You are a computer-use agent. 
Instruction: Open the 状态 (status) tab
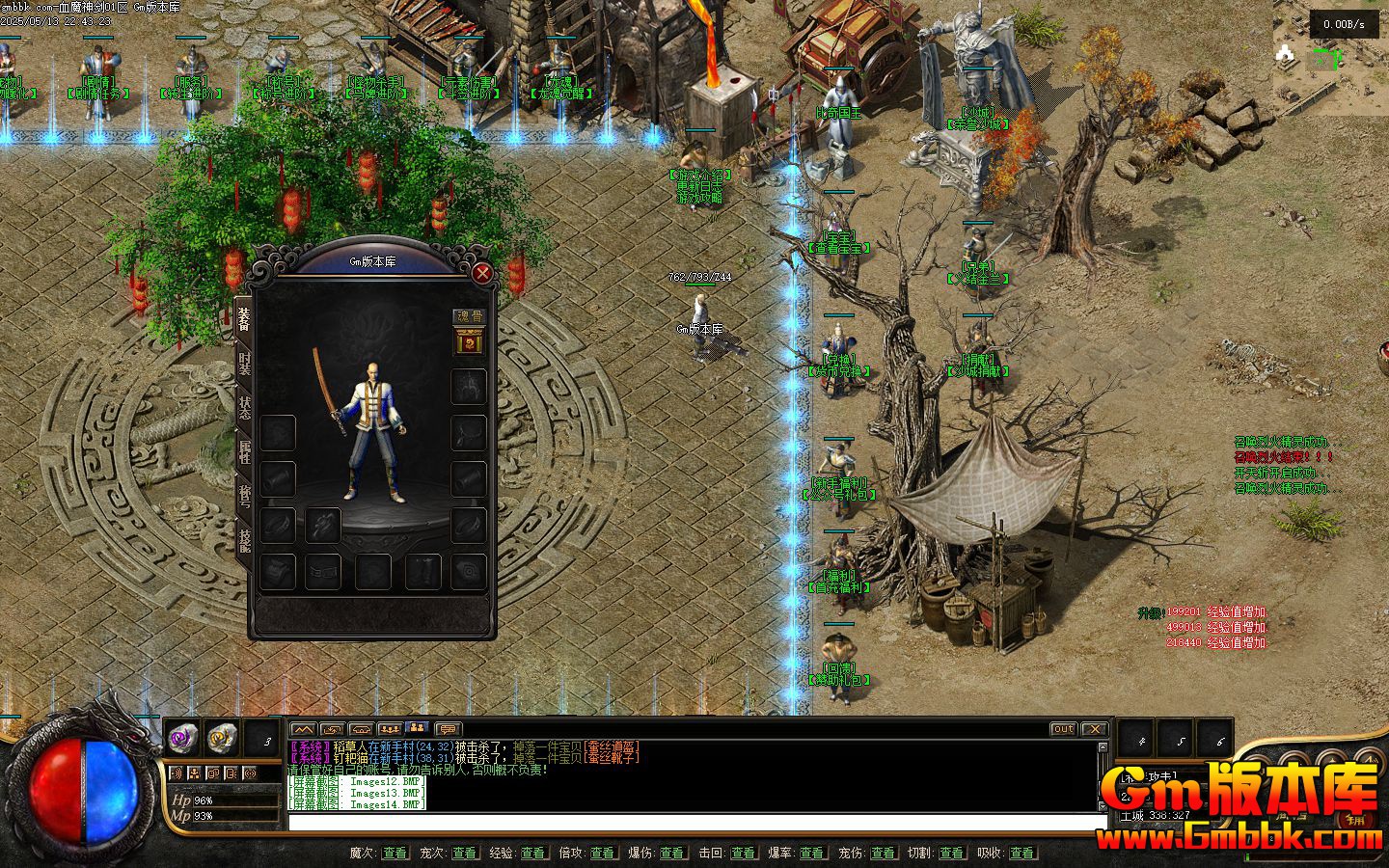[x=244, y=409]
